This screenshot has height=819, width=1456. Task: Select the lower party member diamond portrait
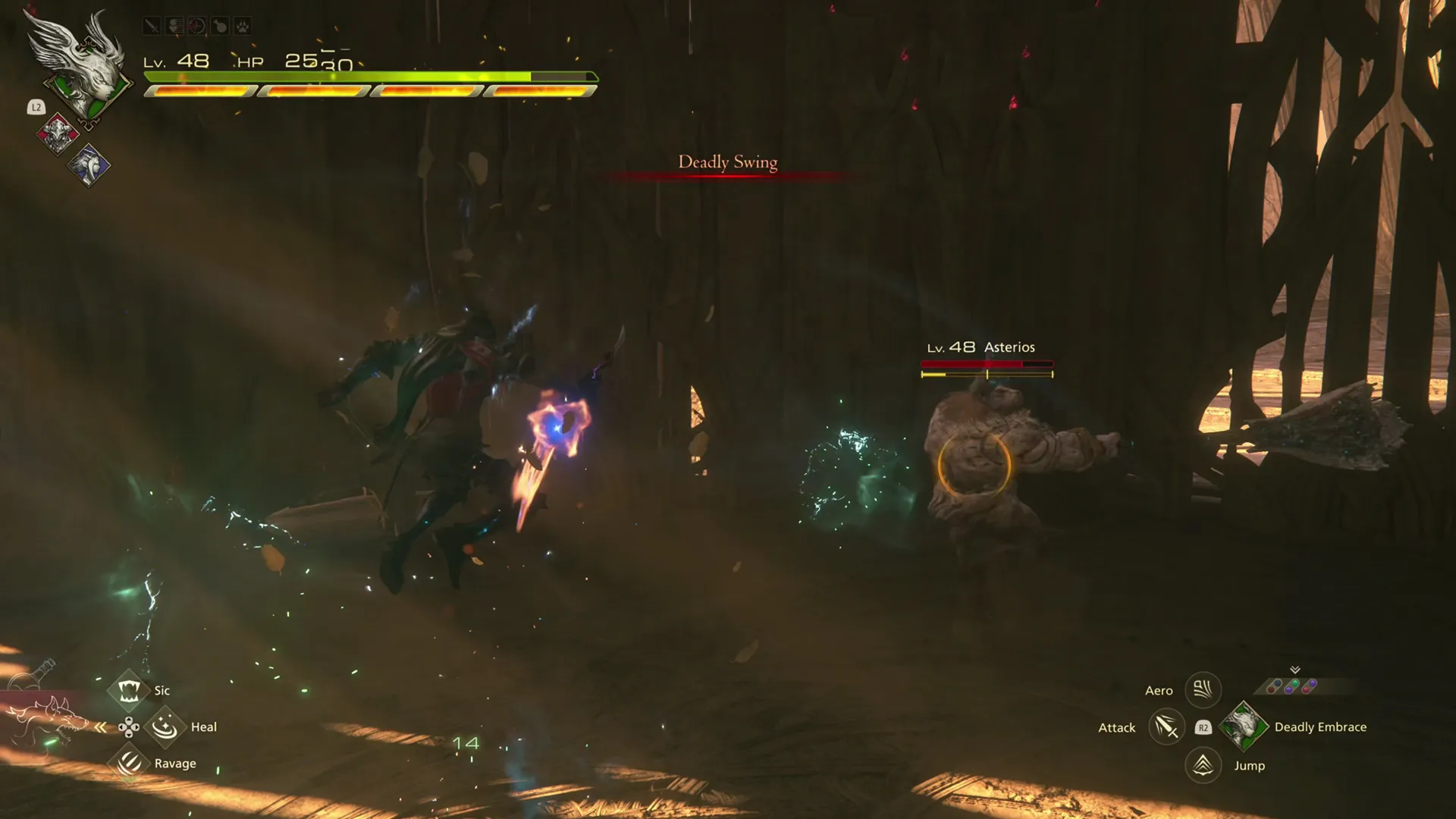pyautogui.click(x=89, y=165)
